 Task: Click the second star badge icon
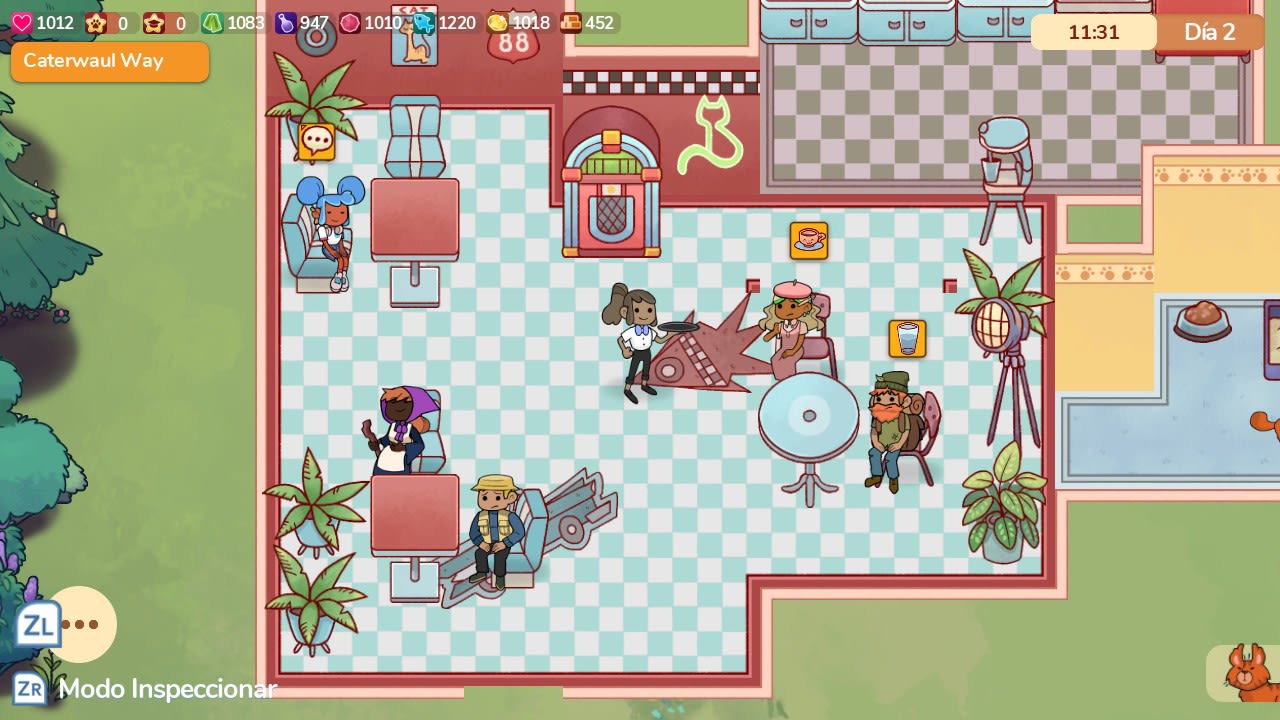(153, 22)
